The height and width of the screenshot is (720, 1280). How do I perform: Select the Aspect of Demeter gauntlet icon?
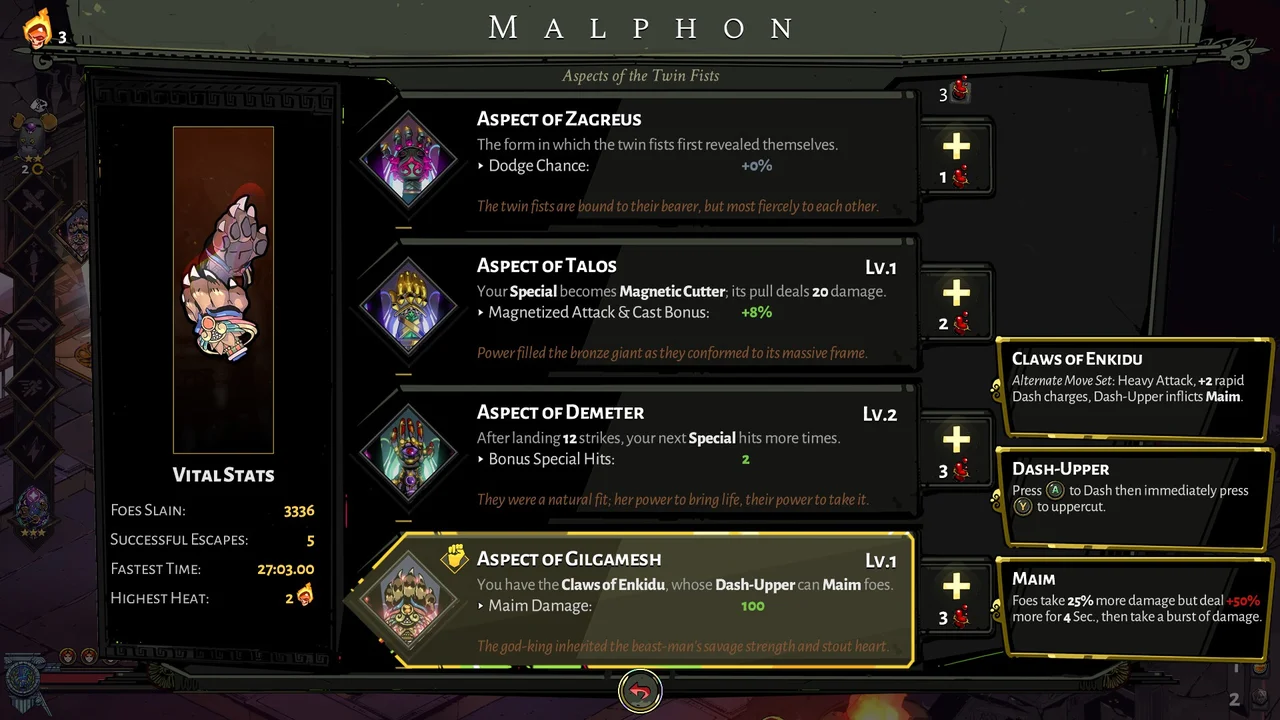point(408,453)
